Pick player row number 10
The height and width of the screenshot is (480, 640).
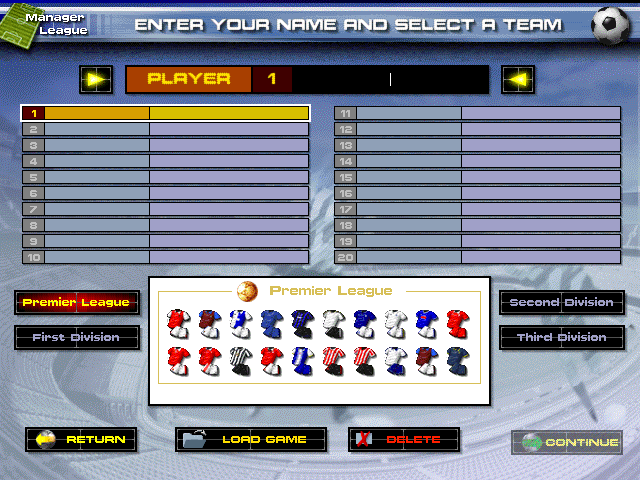166,257
